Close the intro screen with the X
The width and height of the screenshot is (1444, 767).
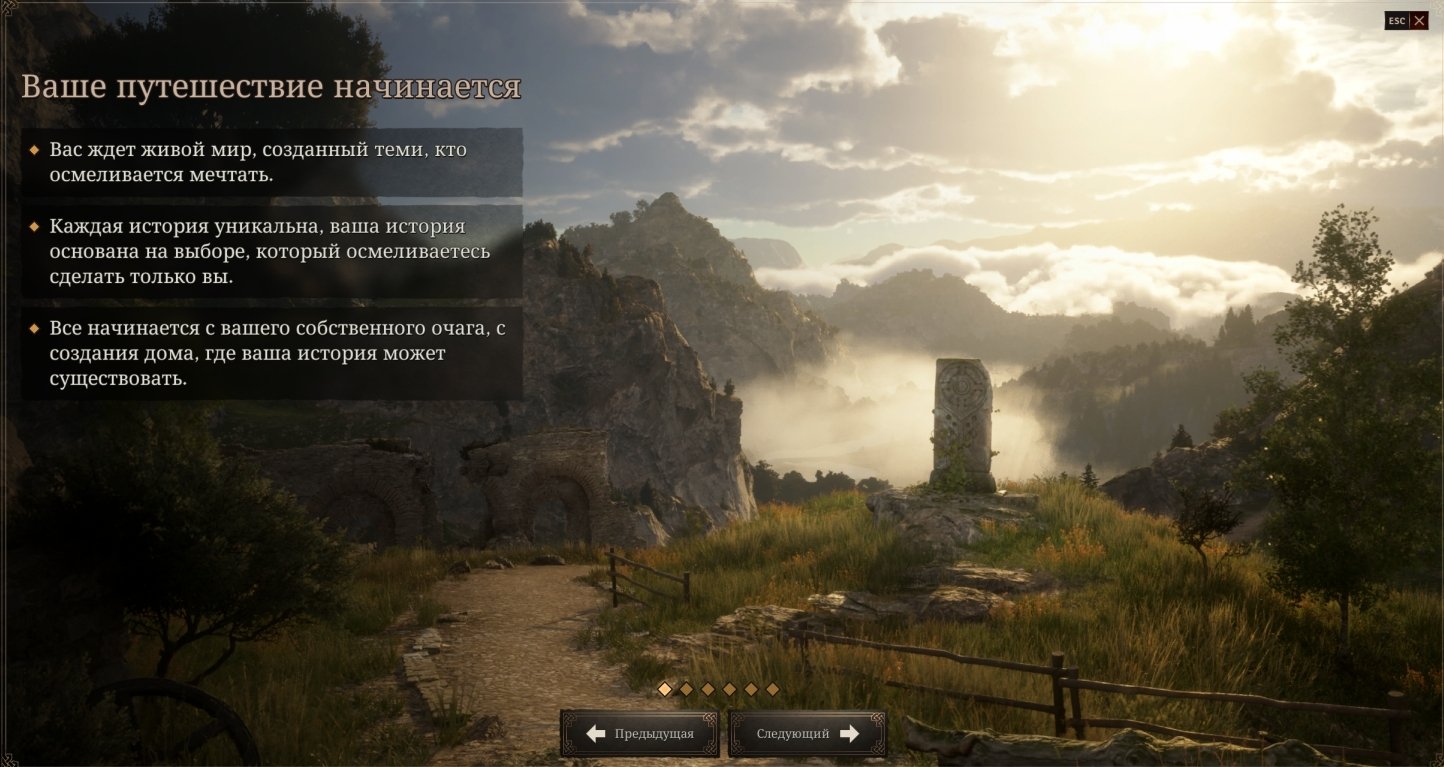(1418, 21)
